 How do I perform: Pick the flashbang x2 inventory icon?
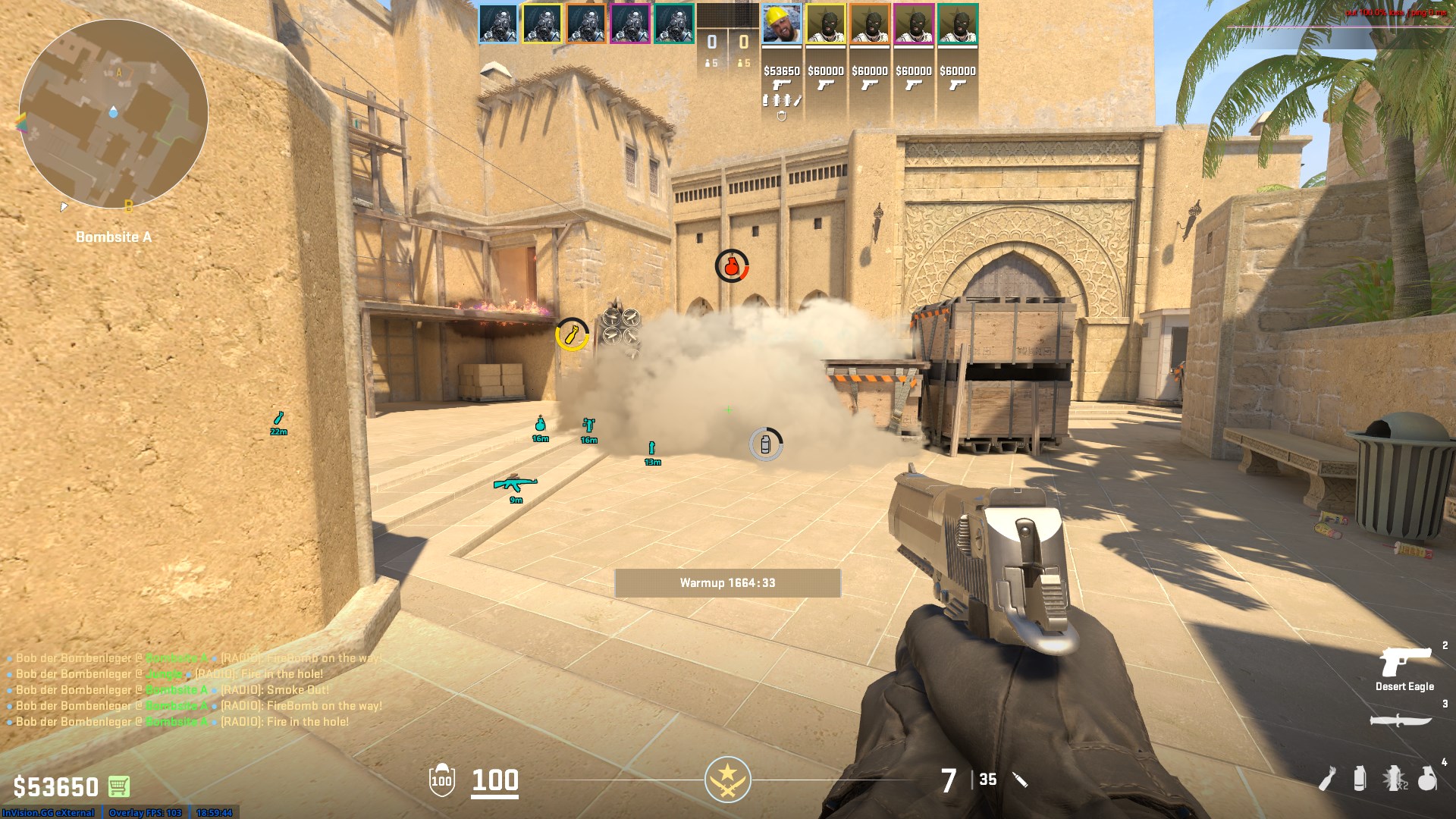tap(1394, 779)
